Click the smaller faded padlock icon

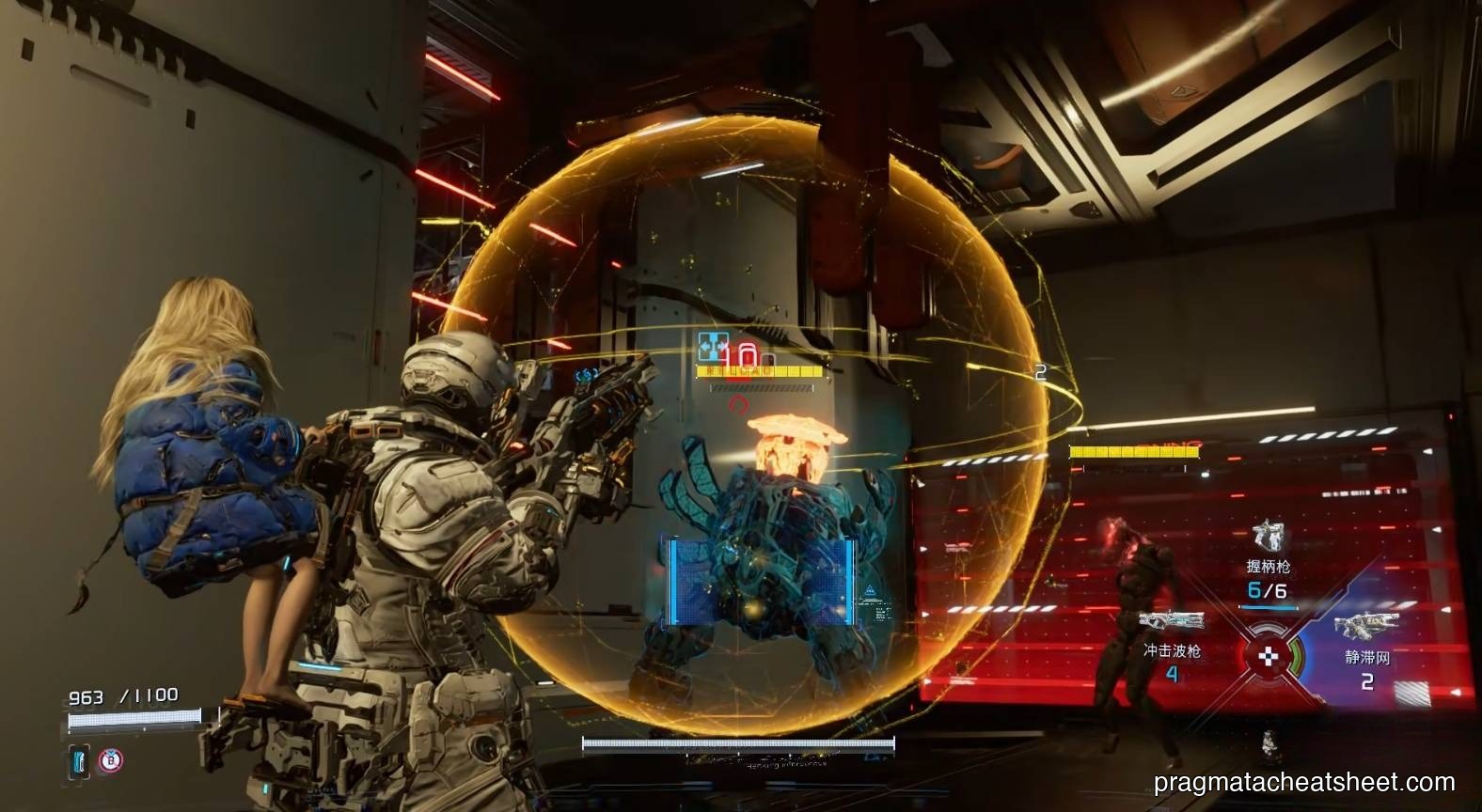pos(771,358)
